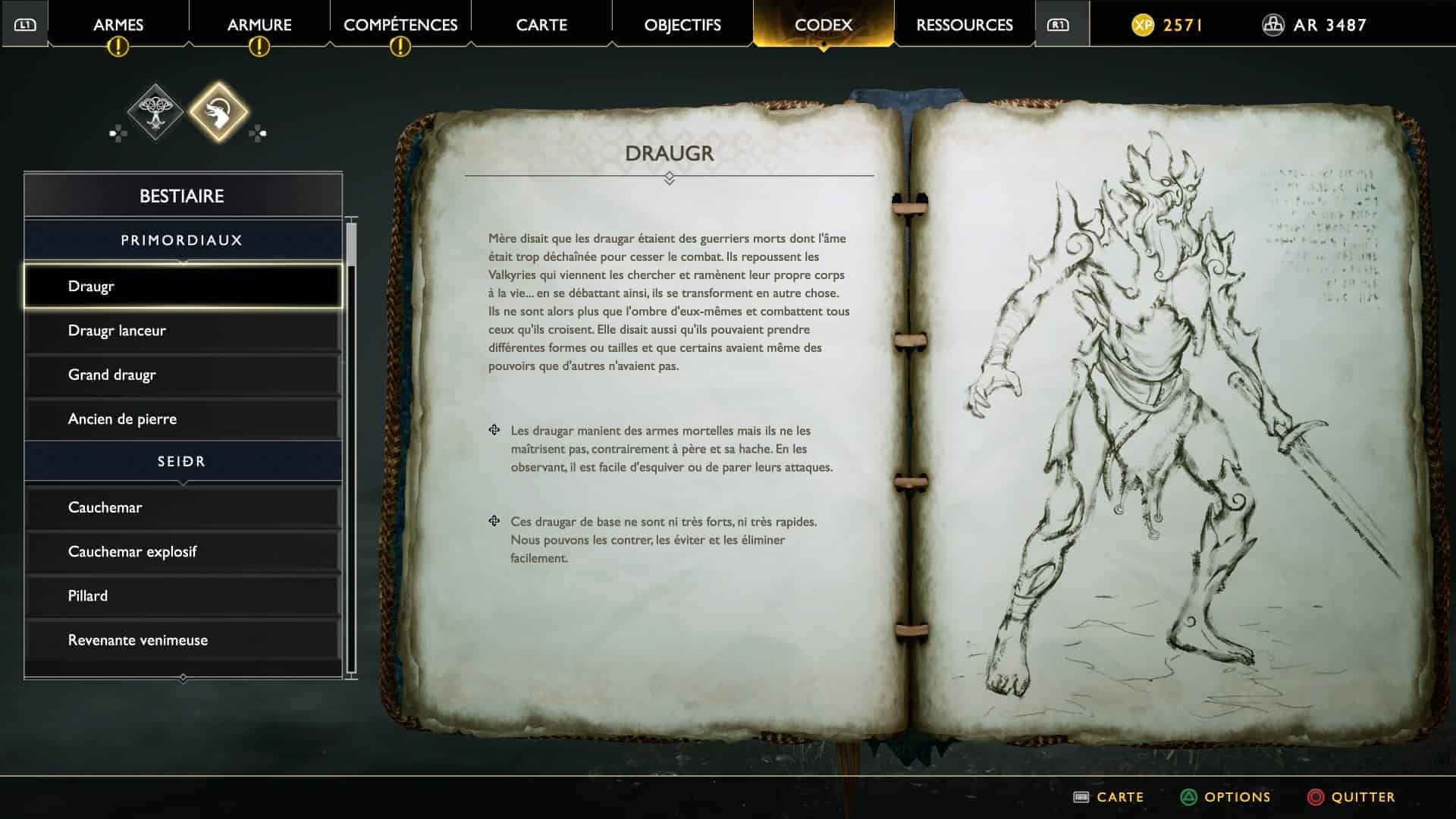Click the Primordiaux section header
This screenshot has width=1456, height=819.
tap(182, 240)
